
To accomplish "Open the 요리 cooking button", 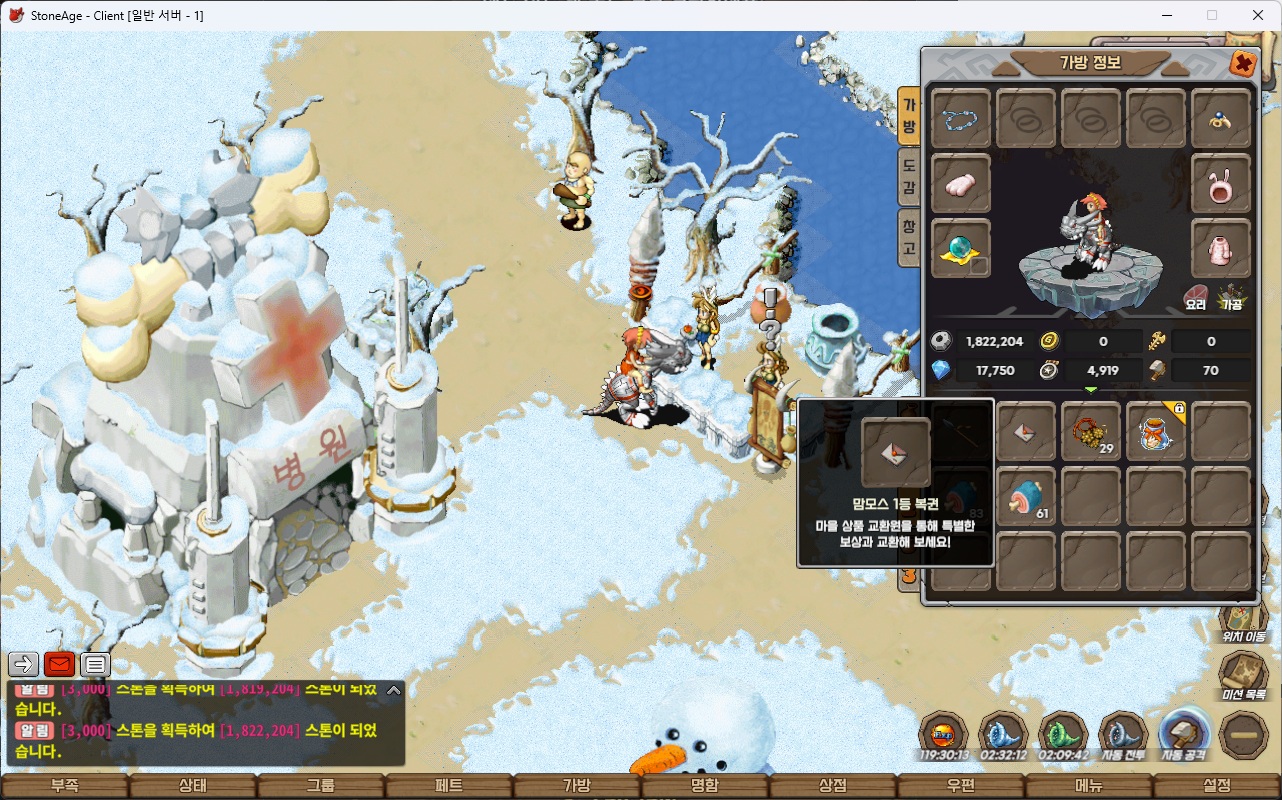I will pos(1196,297).
